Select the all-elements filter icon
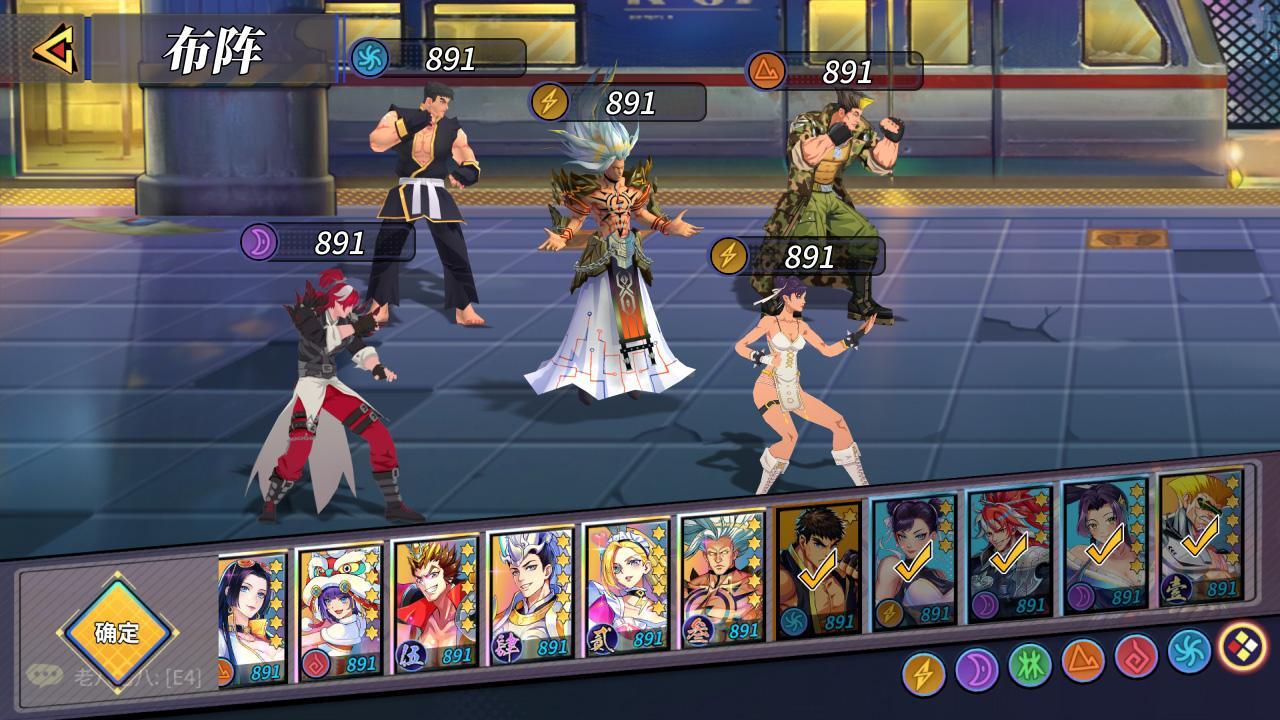Viewport: 1280px width, 720px height. 1243,646
